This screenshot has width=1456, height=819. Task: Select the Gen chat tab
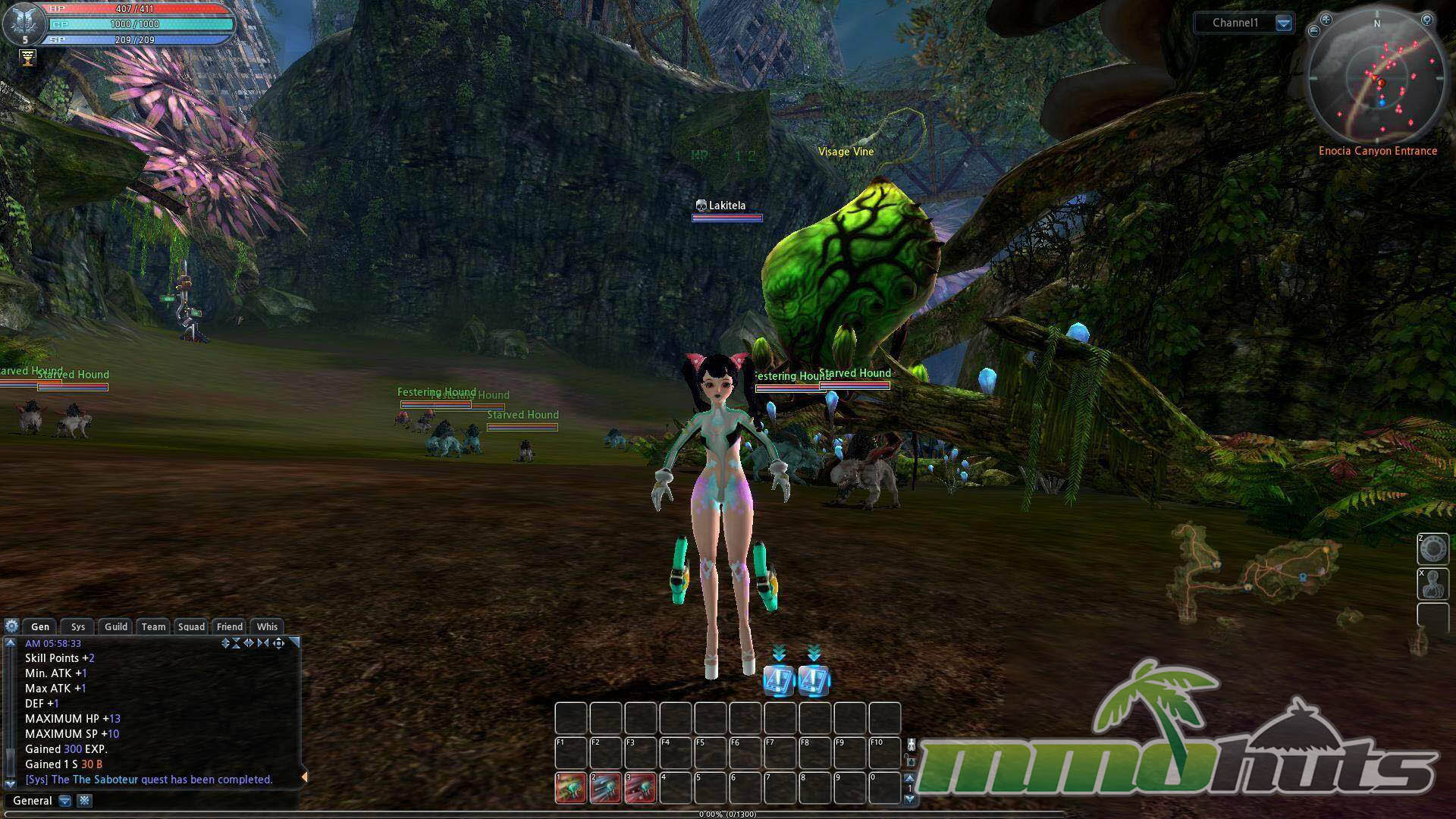[x=40, y=626]
